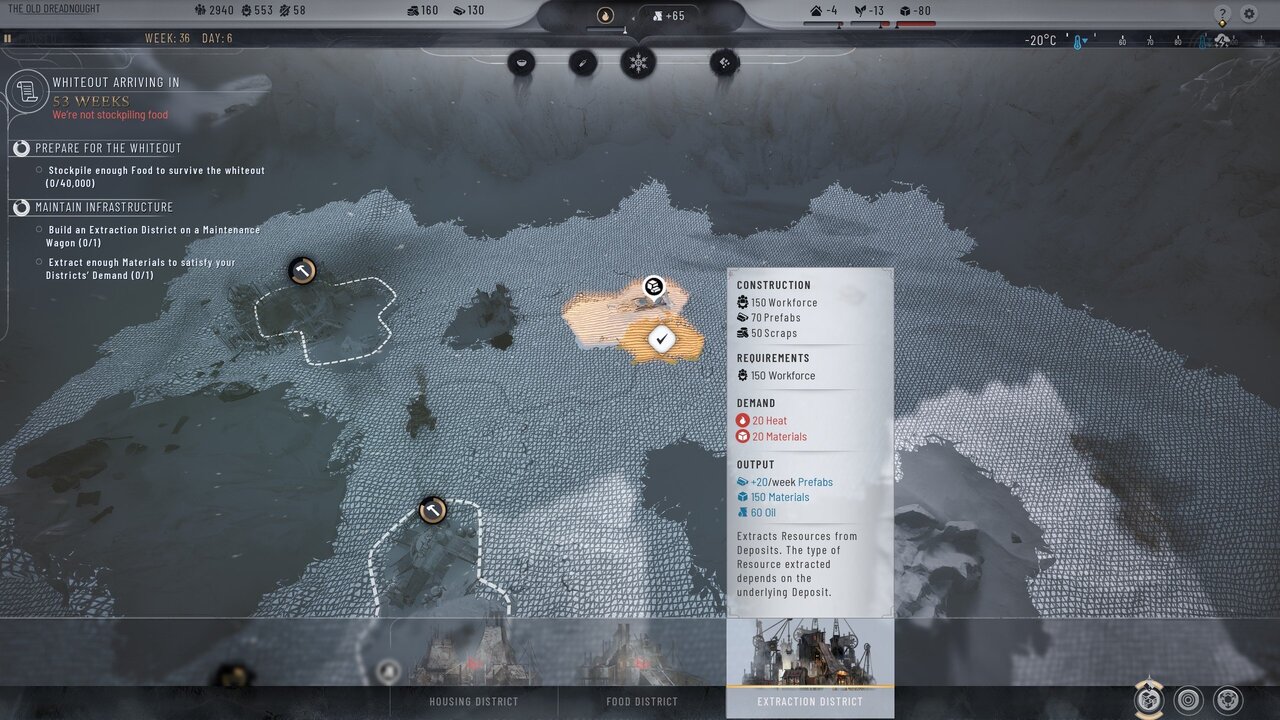Select the hammer marker on the upper-left district
The width and height of the screenshot is (1280, 720).
[x=302, y=270]
